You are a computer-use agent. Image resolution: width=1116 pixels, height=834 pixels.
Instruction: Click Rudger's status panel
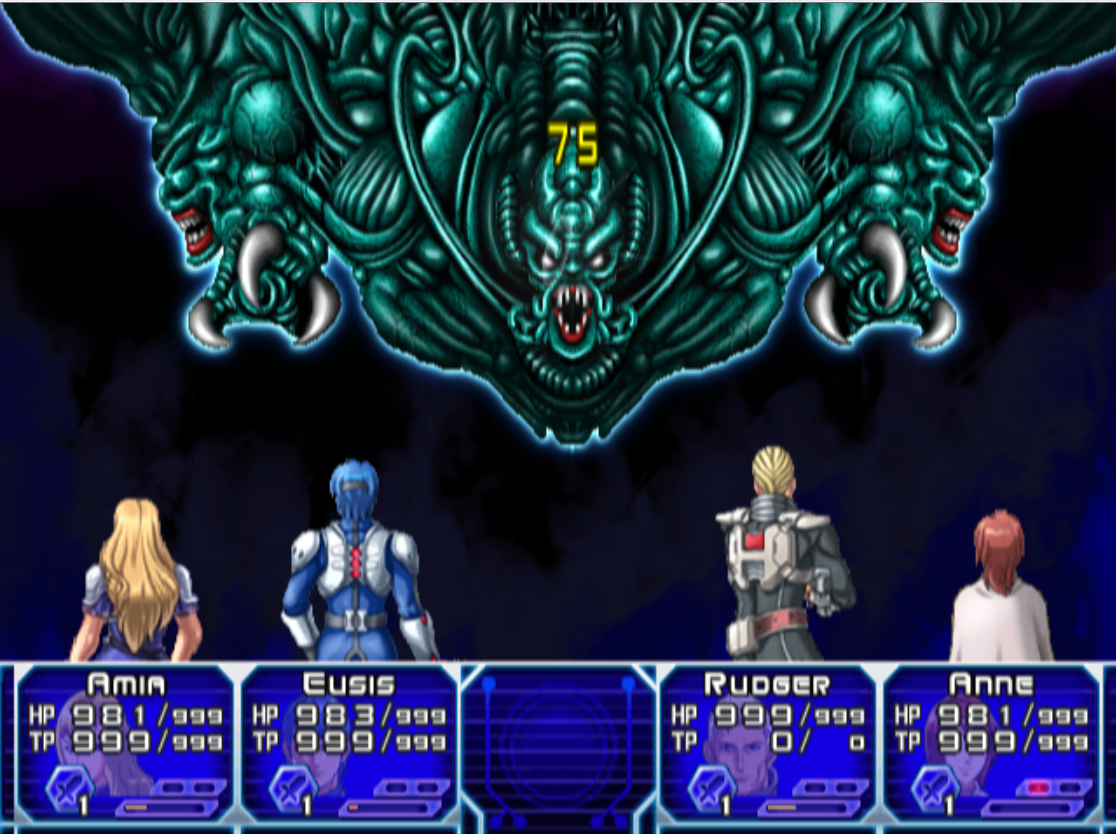click(x=767, y=742)
